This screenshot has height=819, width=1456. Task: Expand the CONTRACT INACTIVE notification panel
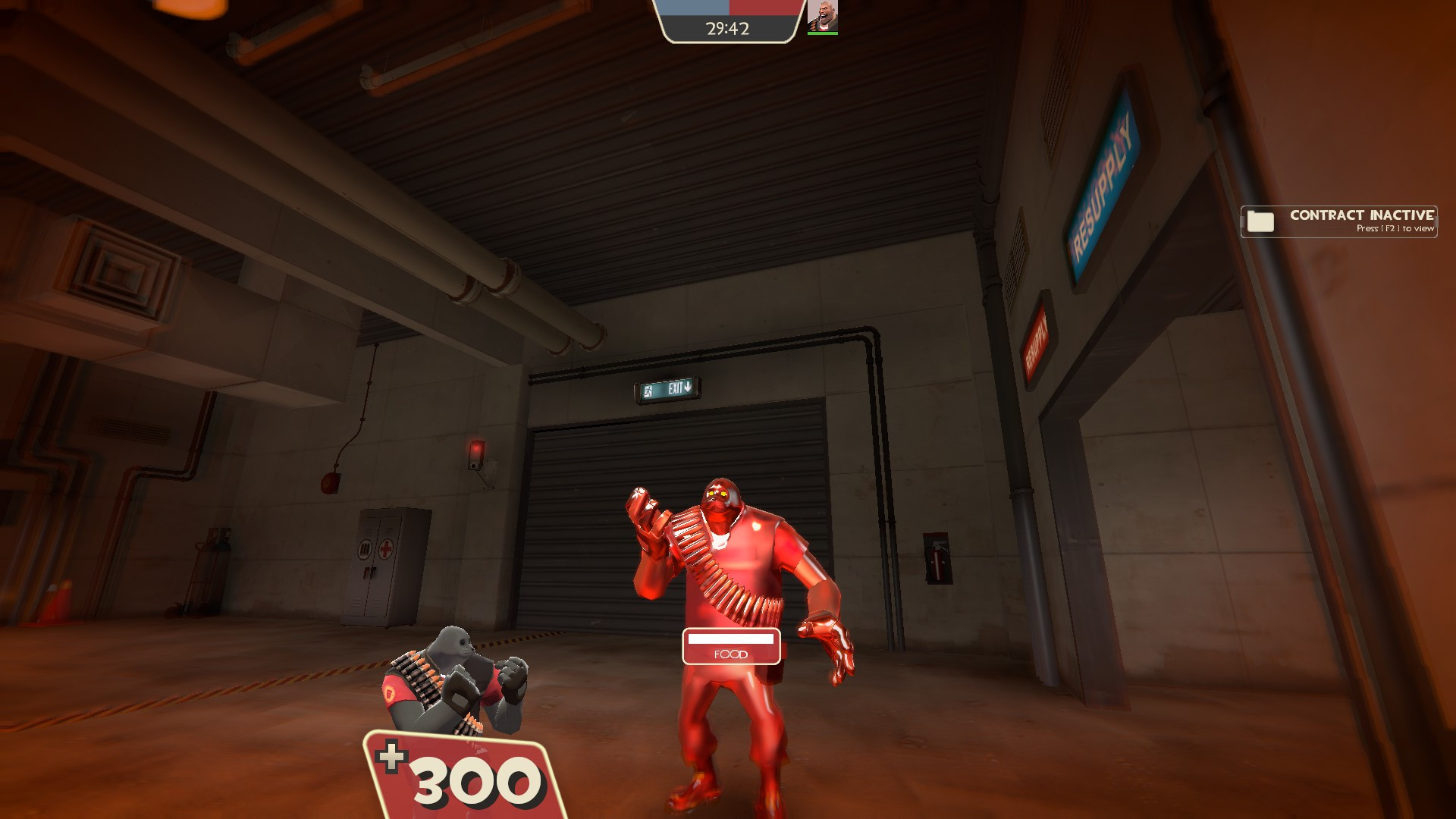pos(1338,221)
